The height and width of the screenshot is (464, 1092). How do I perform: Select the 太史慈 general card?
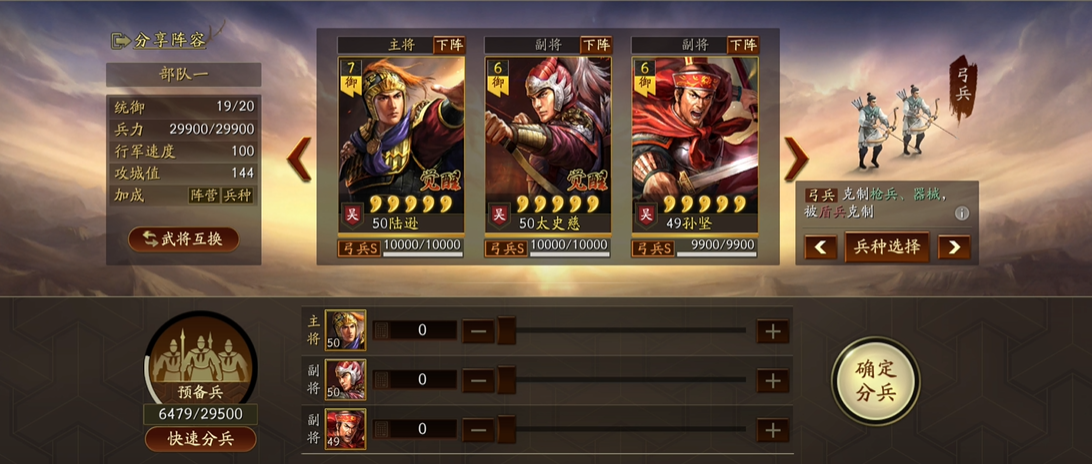tap(547, 140)
